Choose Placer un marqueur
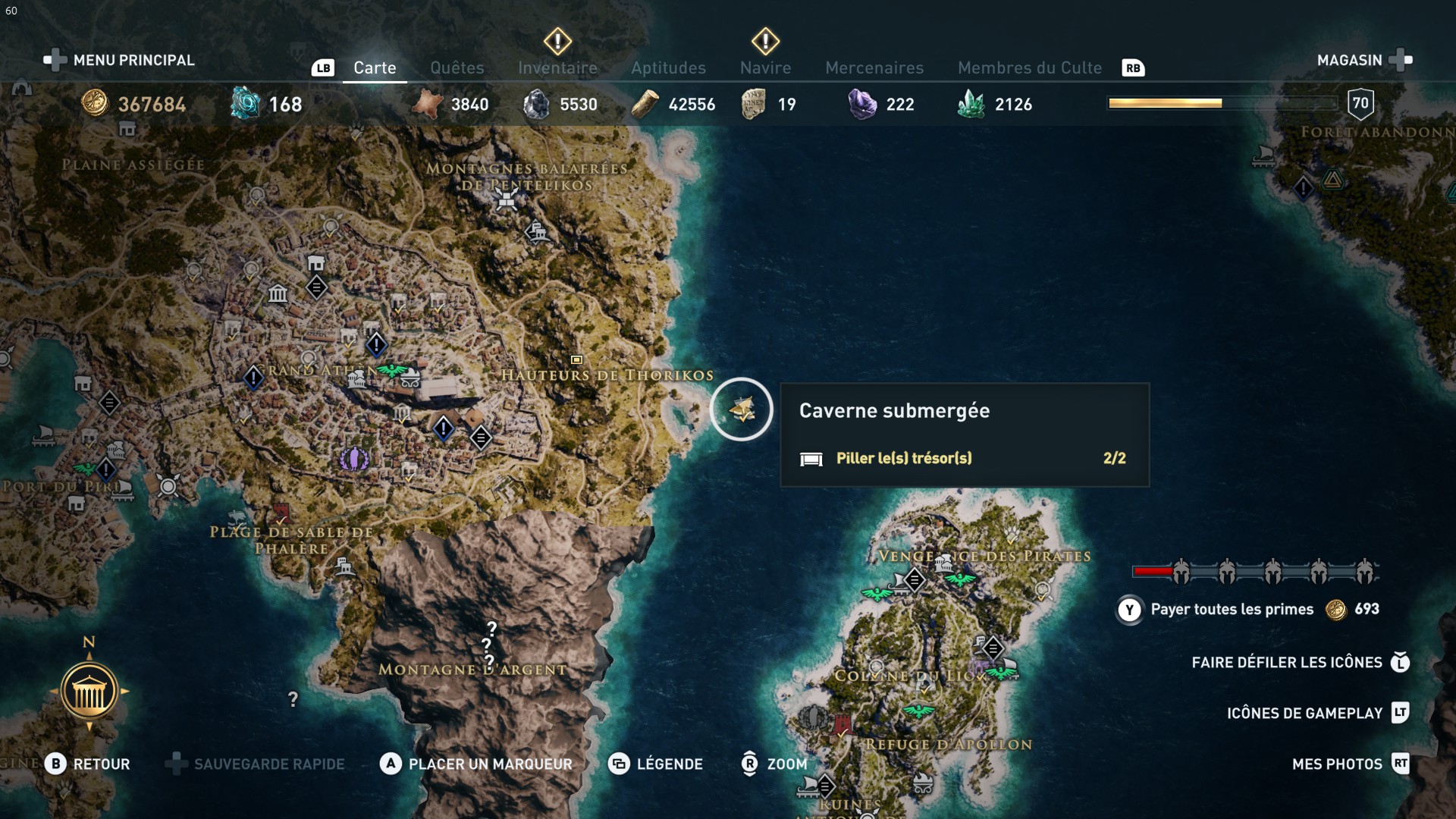 476,764
